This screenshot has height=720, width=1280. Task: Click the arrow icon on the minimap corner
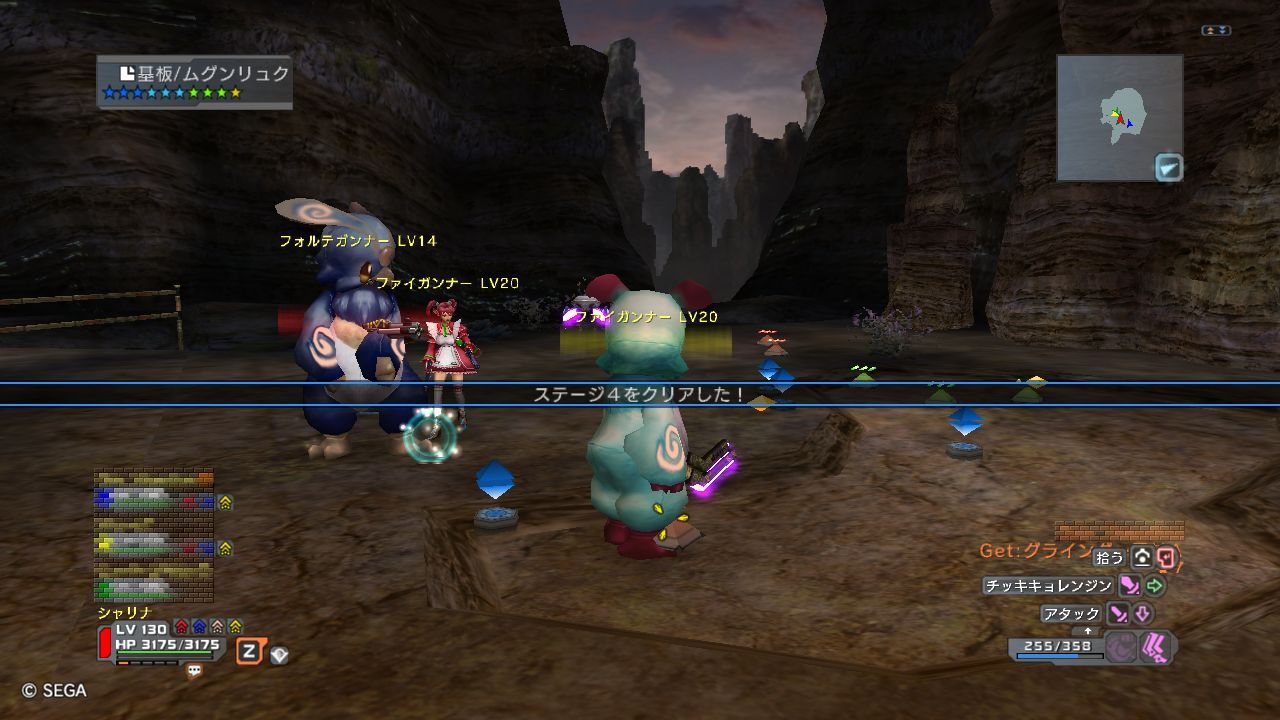[x=1168, y=167]
